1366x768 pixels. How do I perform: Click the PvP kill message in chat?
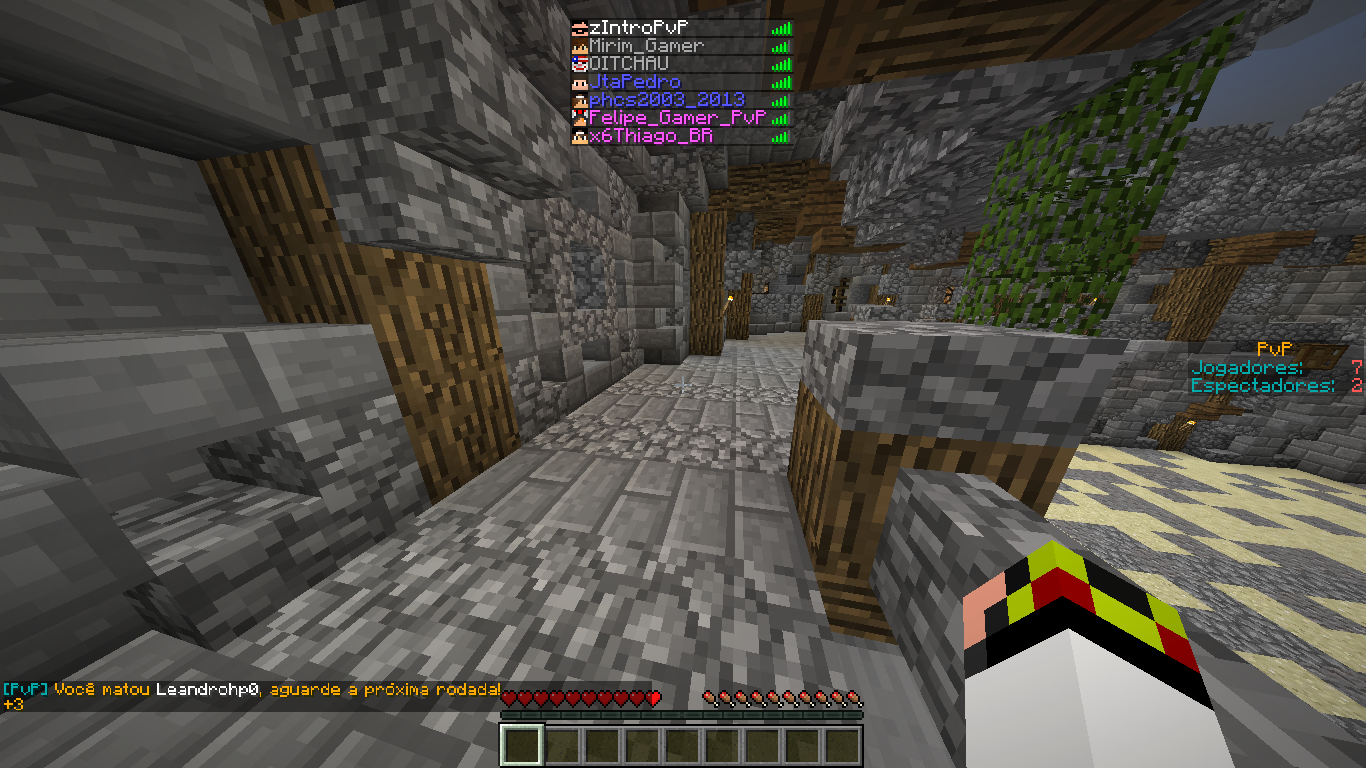click(250, 690)
